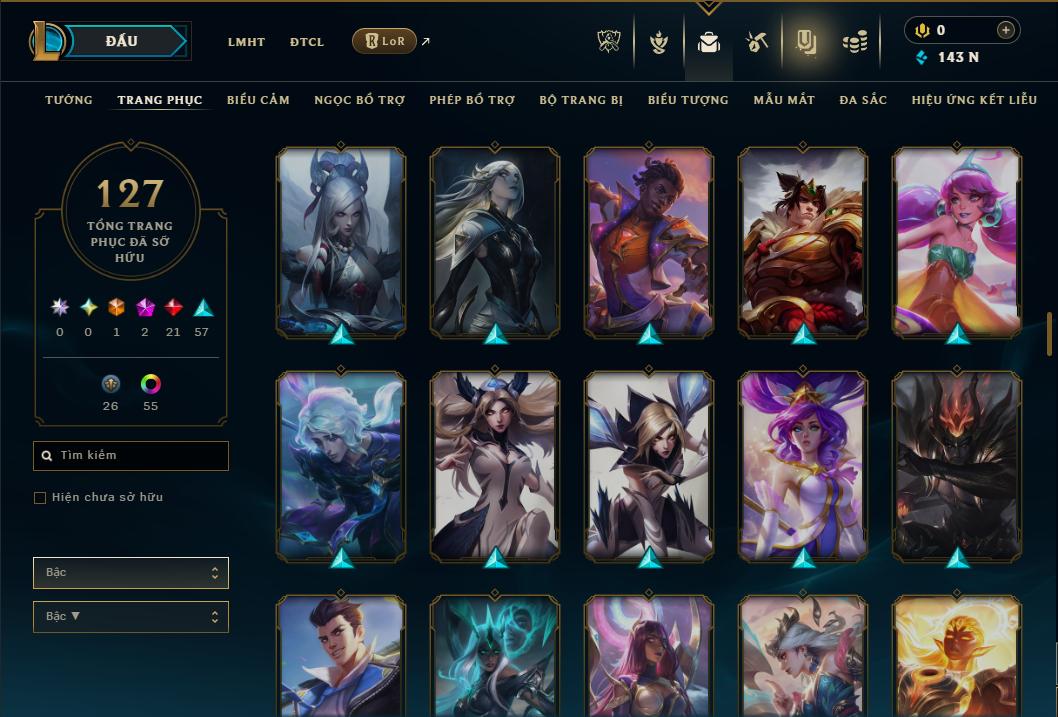This screenshot has width=1058, height=717.
Task: Select the dark armored red-horned skin card
Action: click(957, 465)
